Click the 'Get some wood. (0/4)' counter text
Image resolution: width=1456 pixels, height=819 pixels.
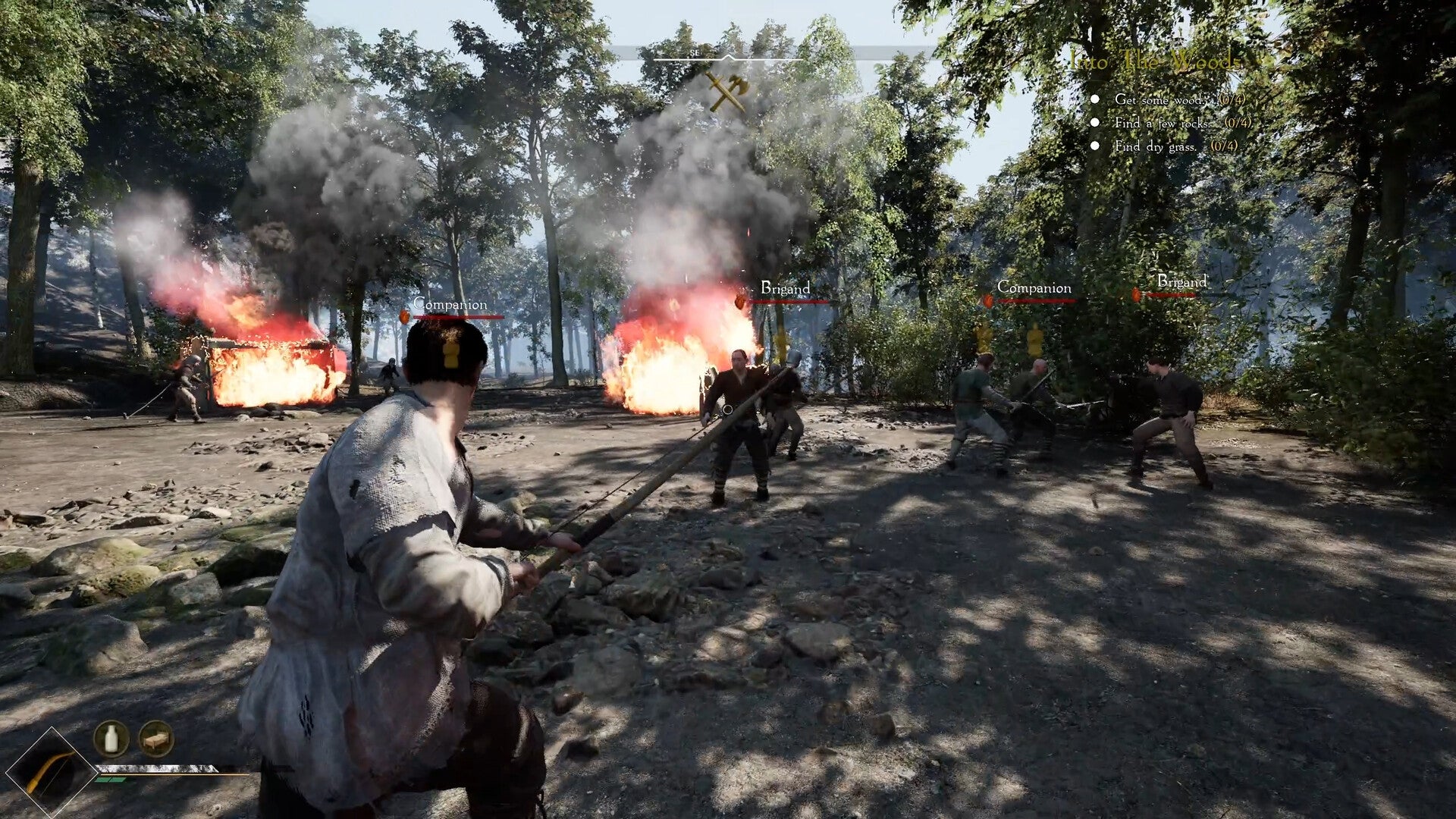[x=1232, y=99]
